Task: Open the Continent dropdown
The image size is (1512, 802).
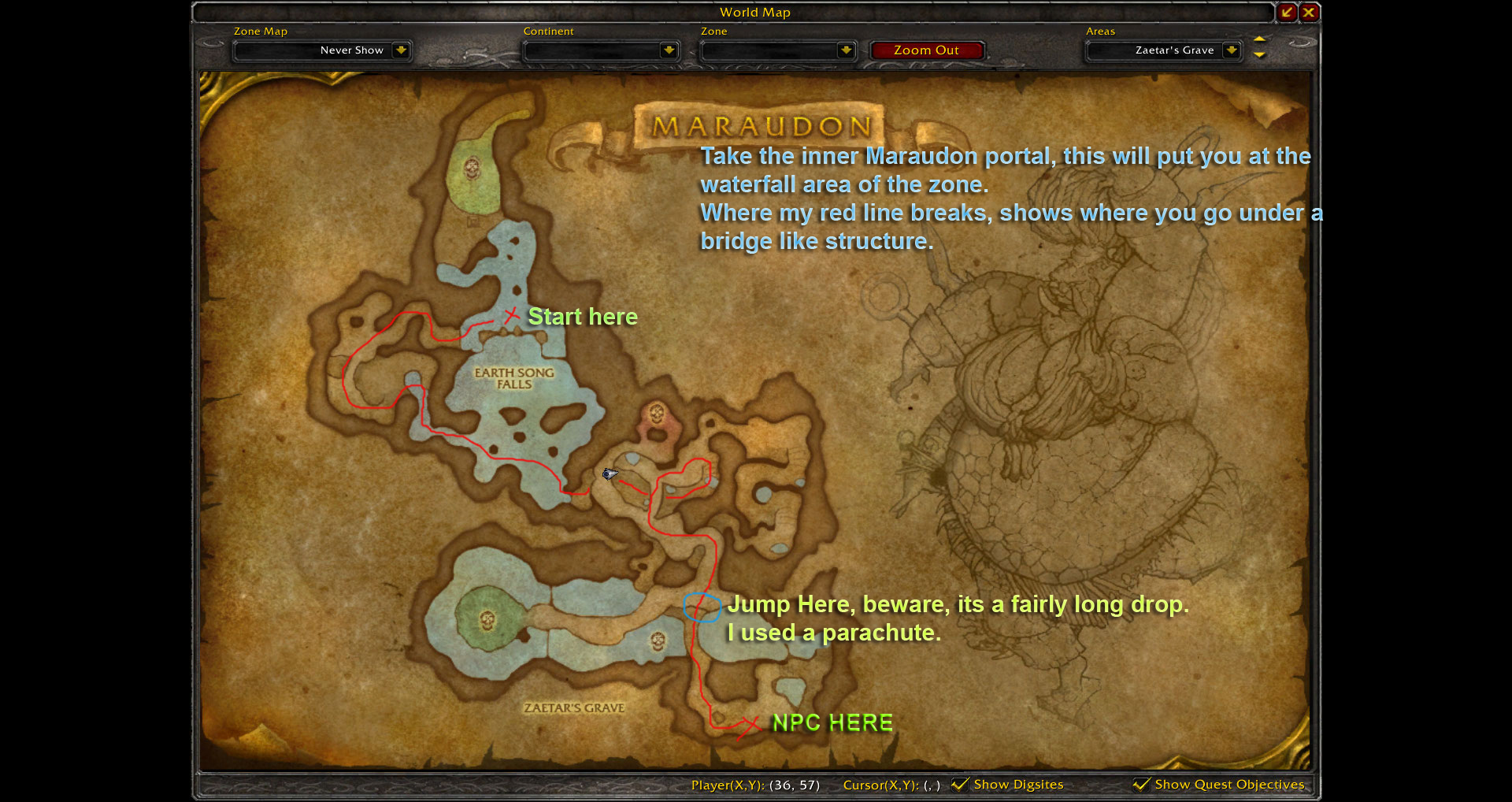Action: pos(669,50)
